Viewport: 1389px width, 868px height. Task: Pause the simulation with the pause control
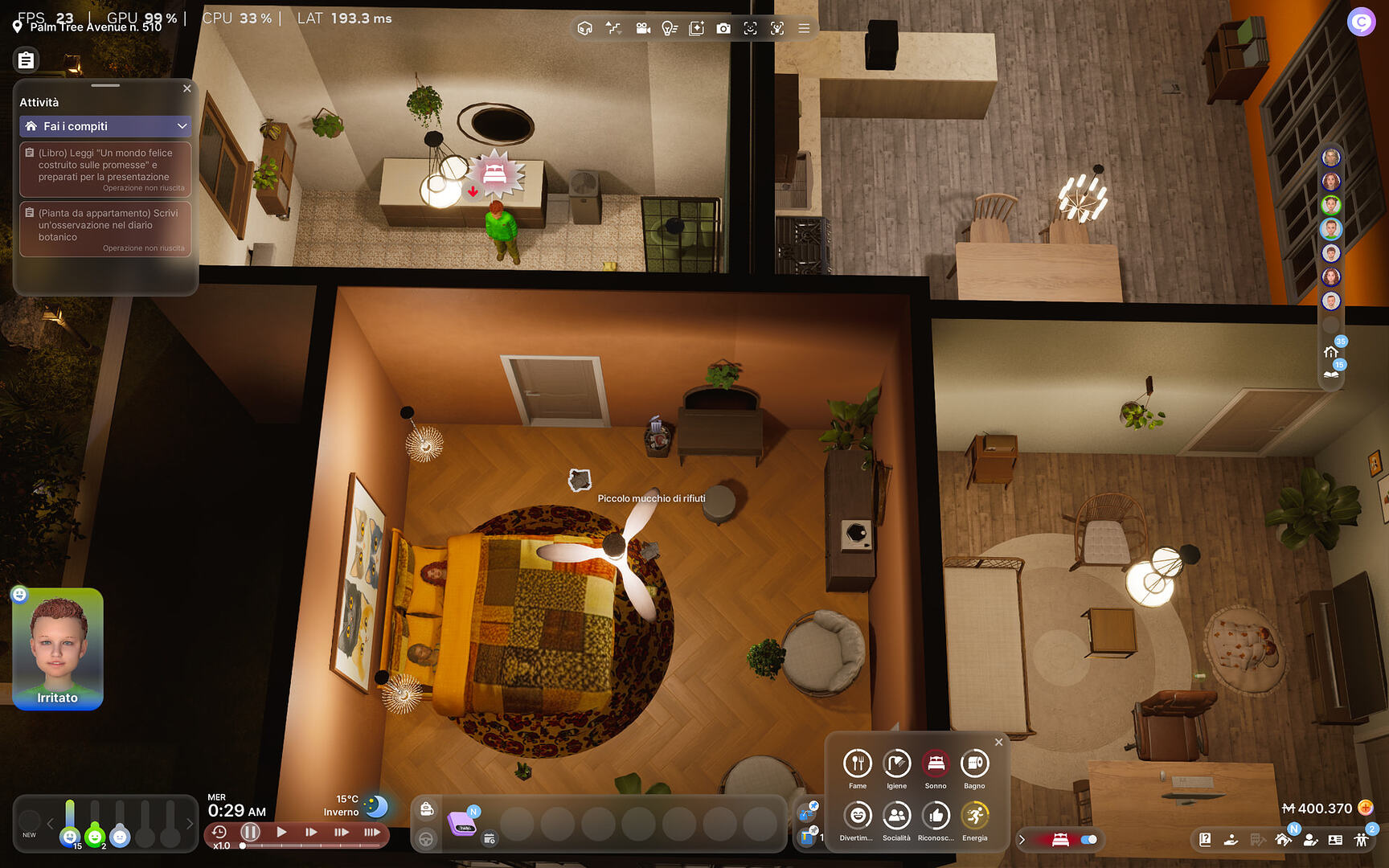pyautogui.click(x=250, y=833)
